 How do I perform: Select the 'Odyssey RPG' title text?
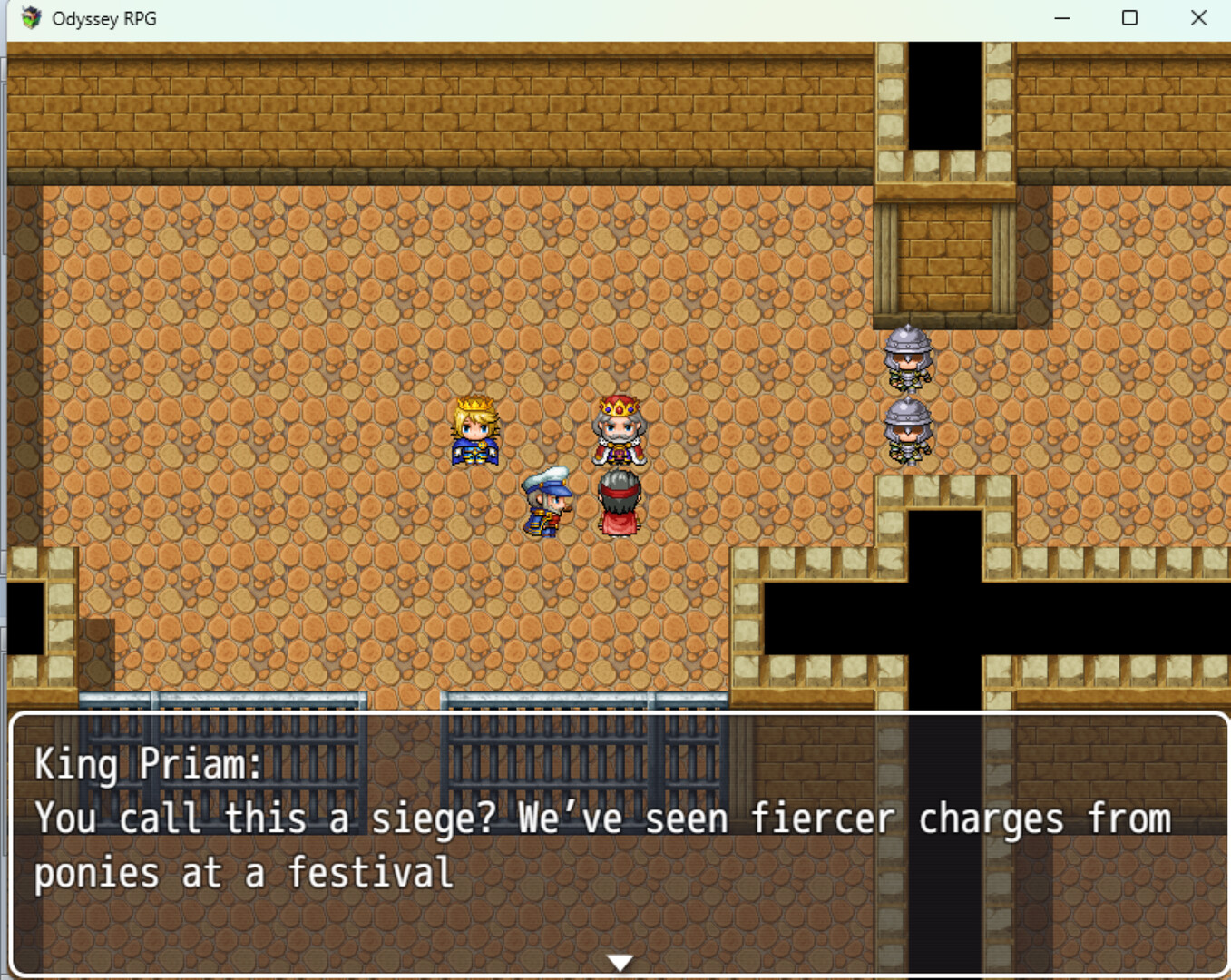105,17
